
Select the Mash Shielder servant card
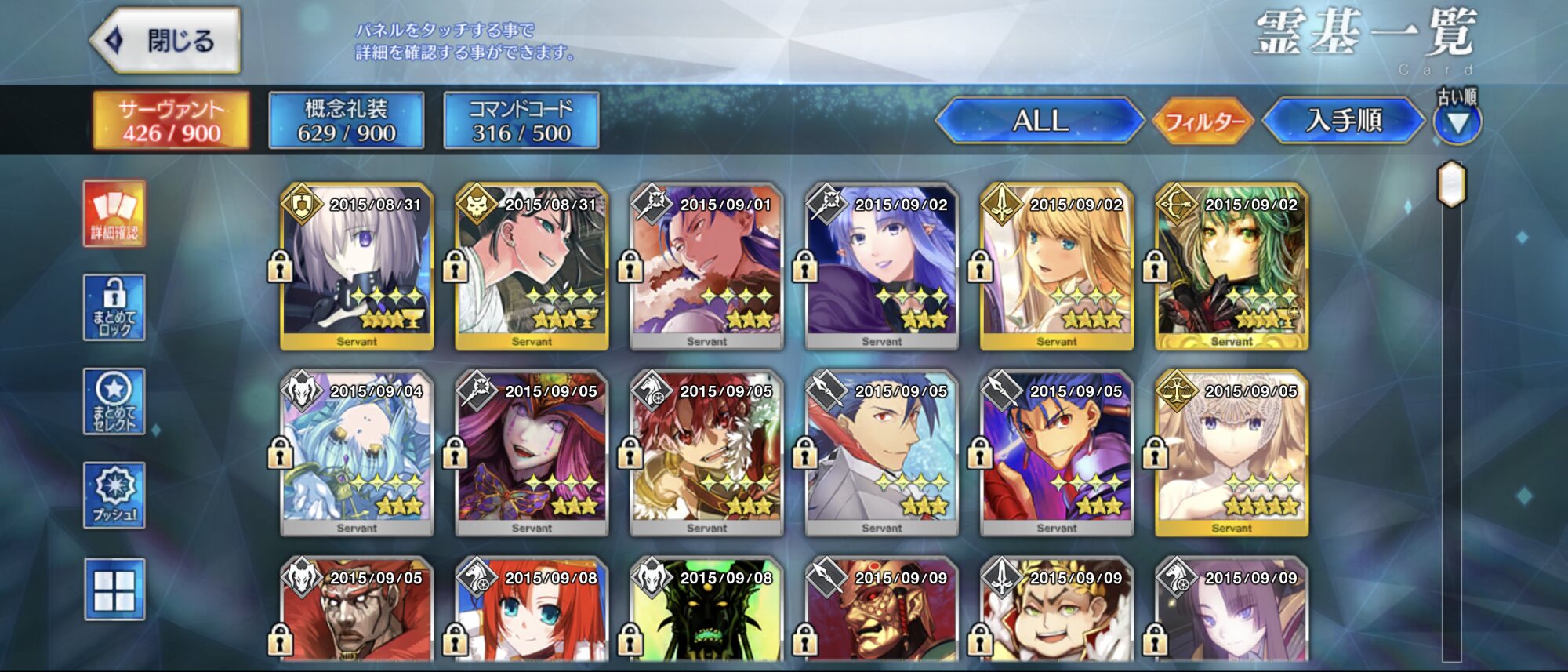tap(357, 267)
